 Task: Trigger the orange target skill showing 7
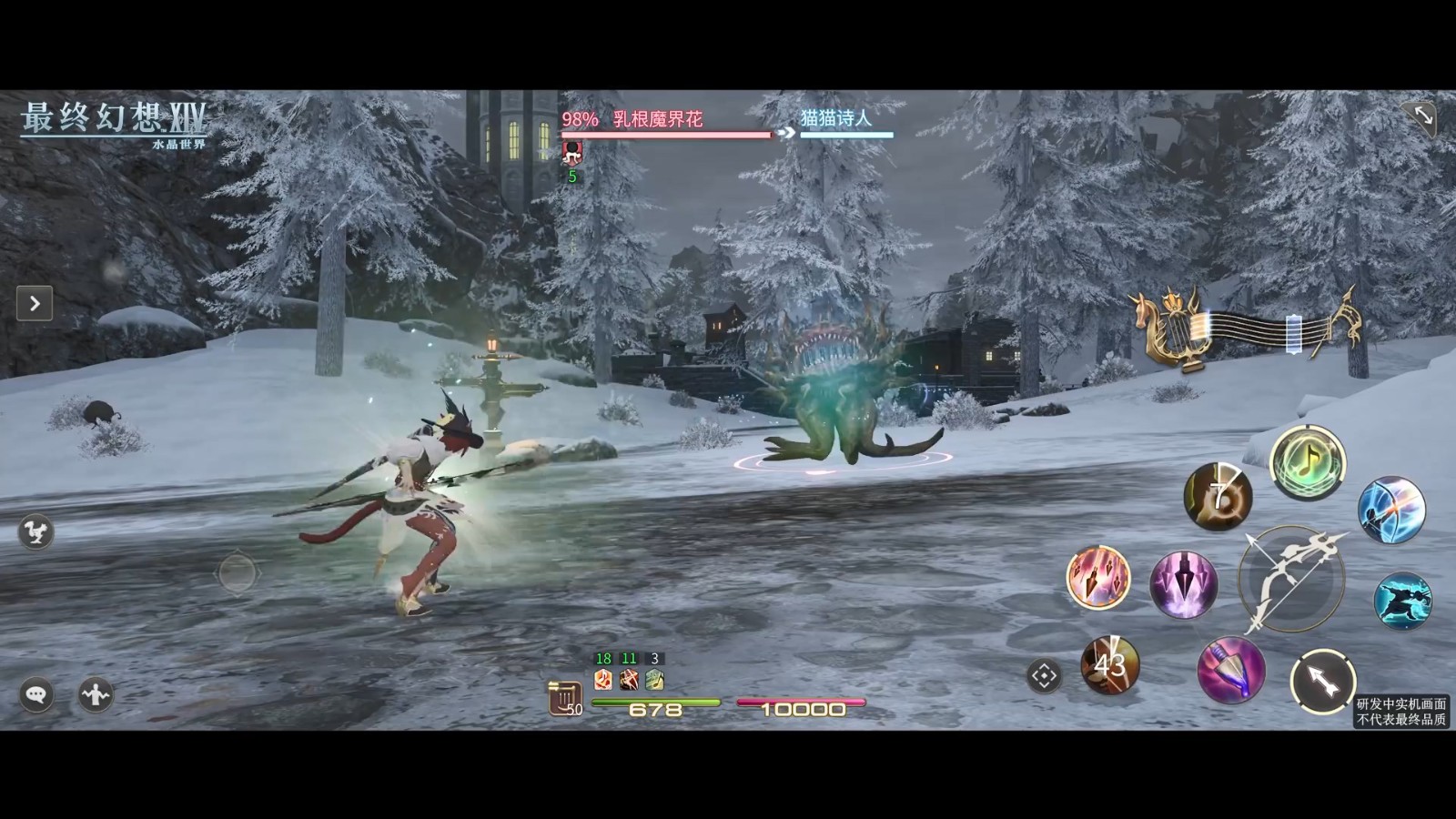1218,497
